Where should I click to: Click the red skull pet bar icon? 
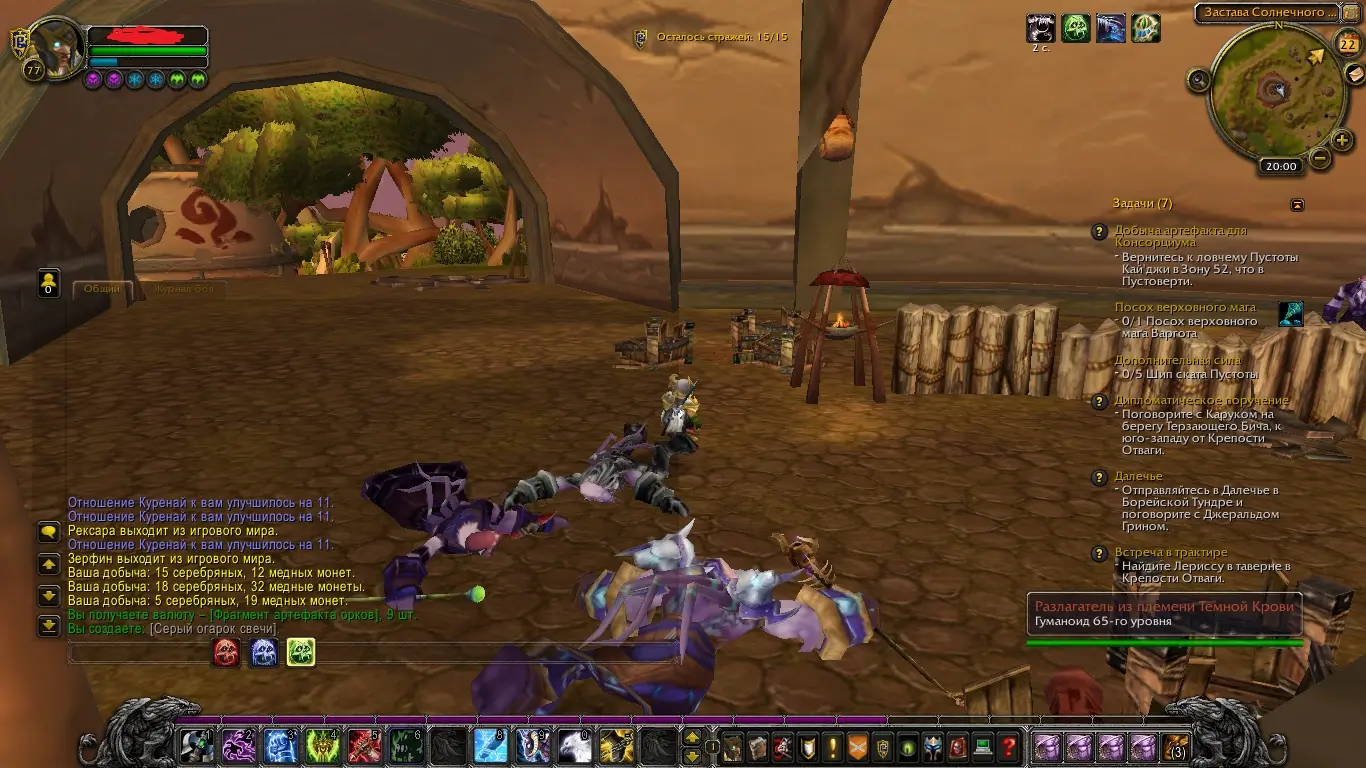[226, 652]
